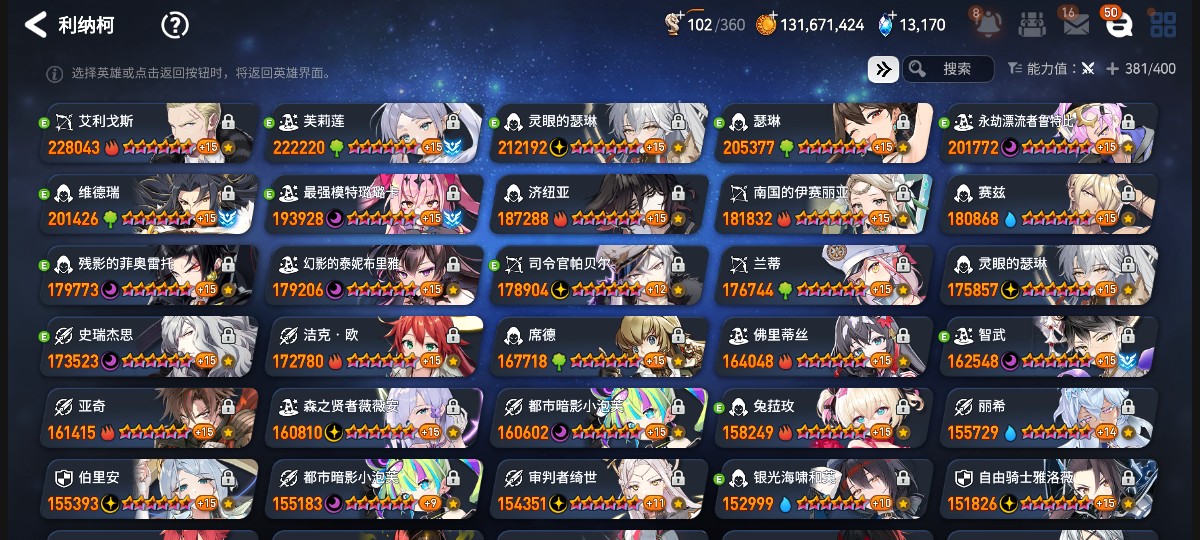Select hero 南国的伊赛丽亚
The width and height of the screenshot is (1200, 540).
click(823, 205)
